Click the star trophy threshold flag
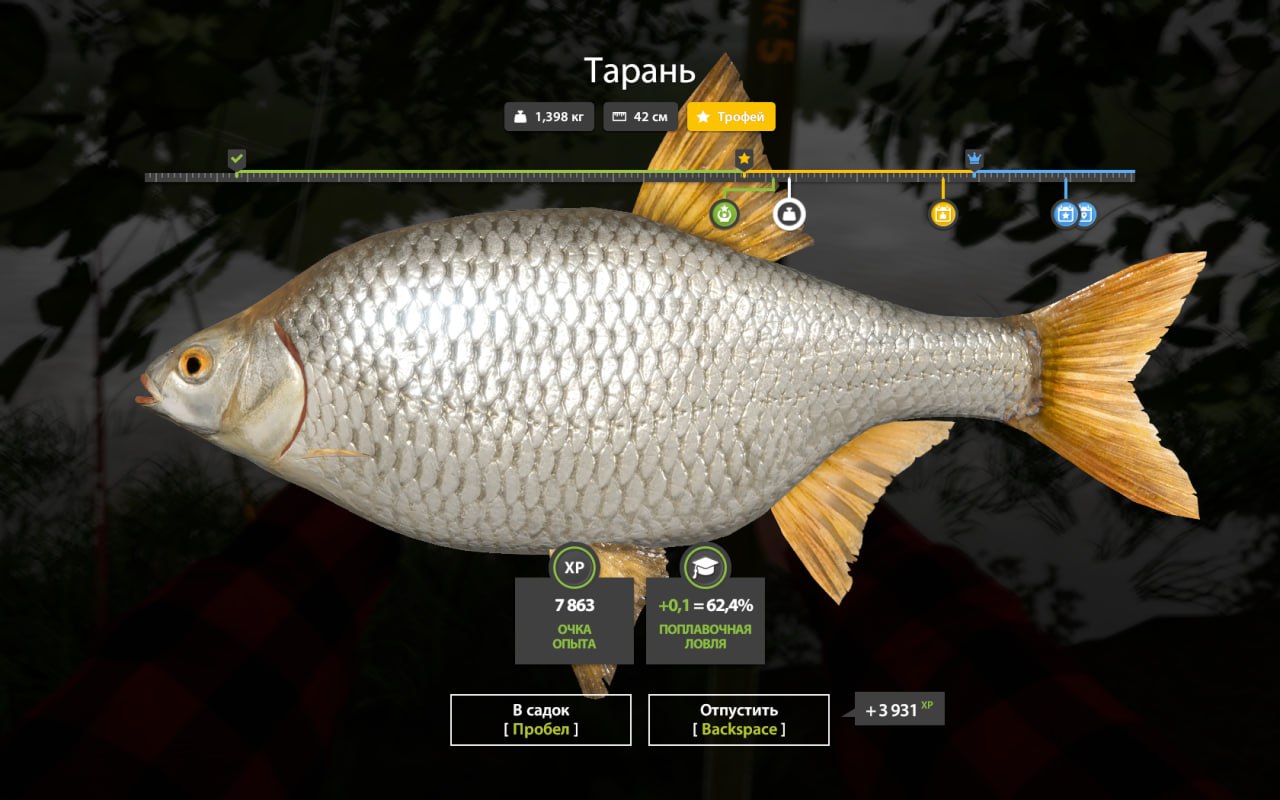 (x=744, y=158)
